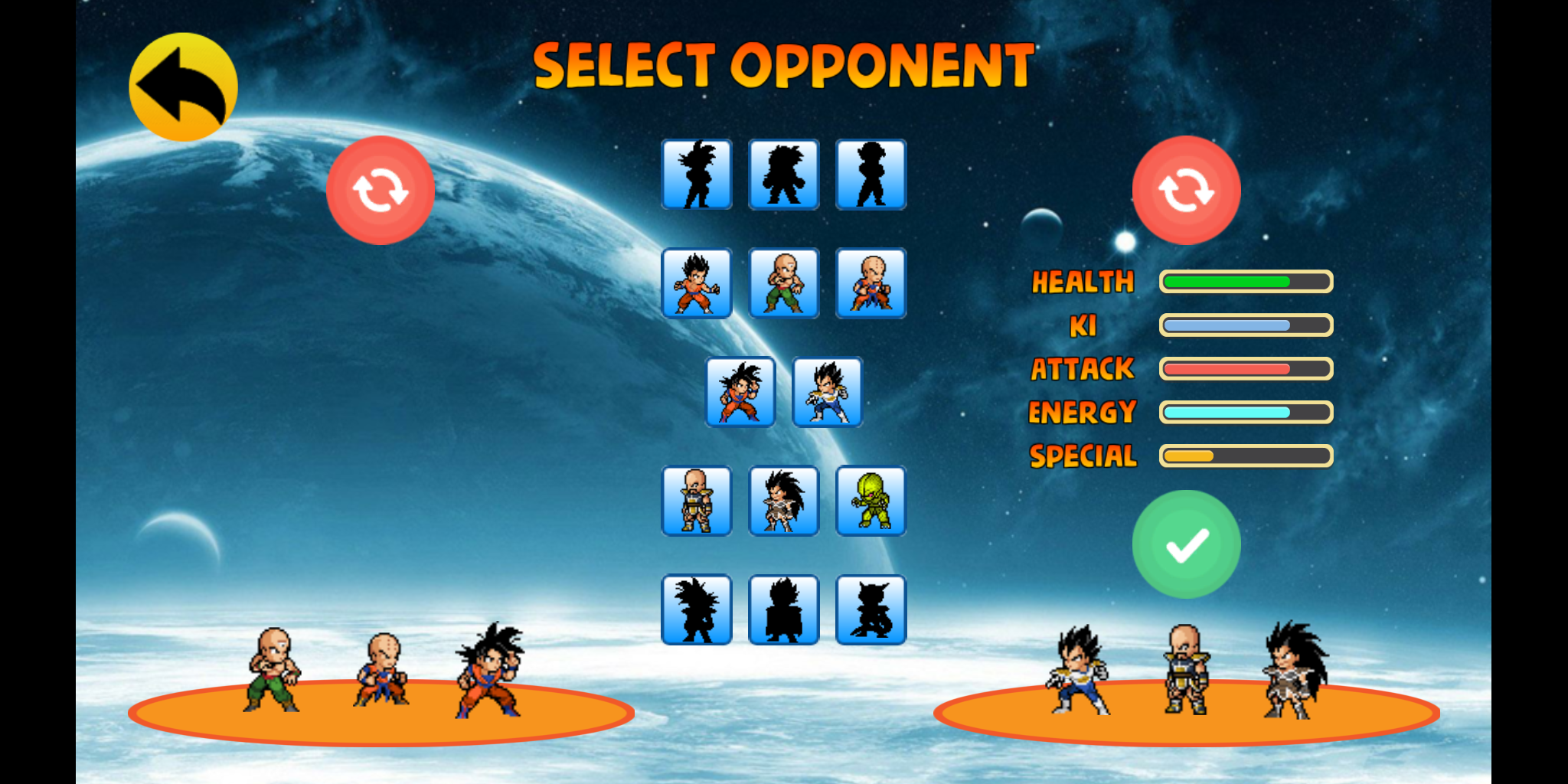Click the green Health stat bar
Image resolution: width=1568 pixels, height=784 pixels.
tap(1246, 282)
